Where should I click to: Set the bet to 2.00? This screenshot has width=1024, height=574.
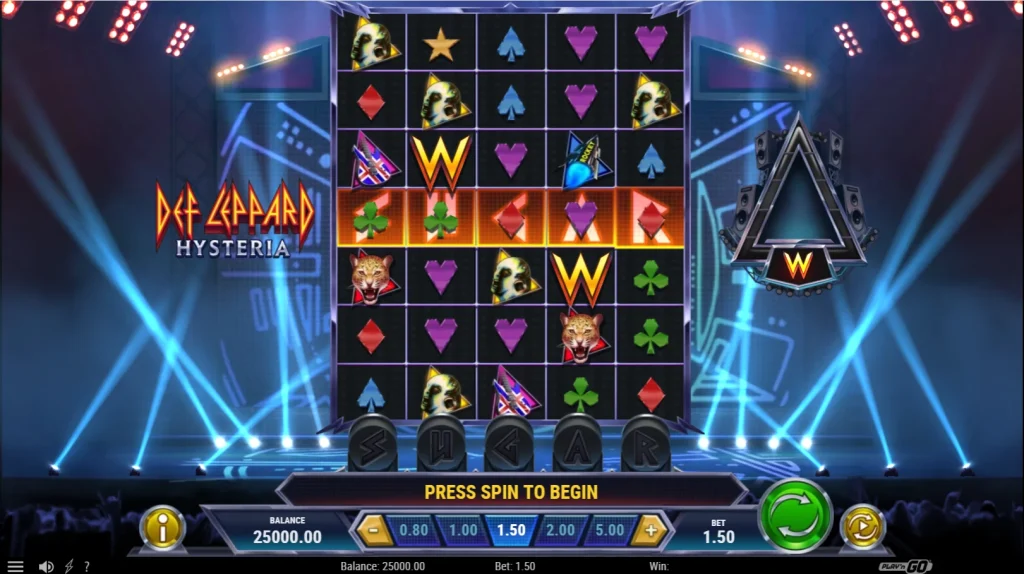pyautogui.click(x=560, y=530)
